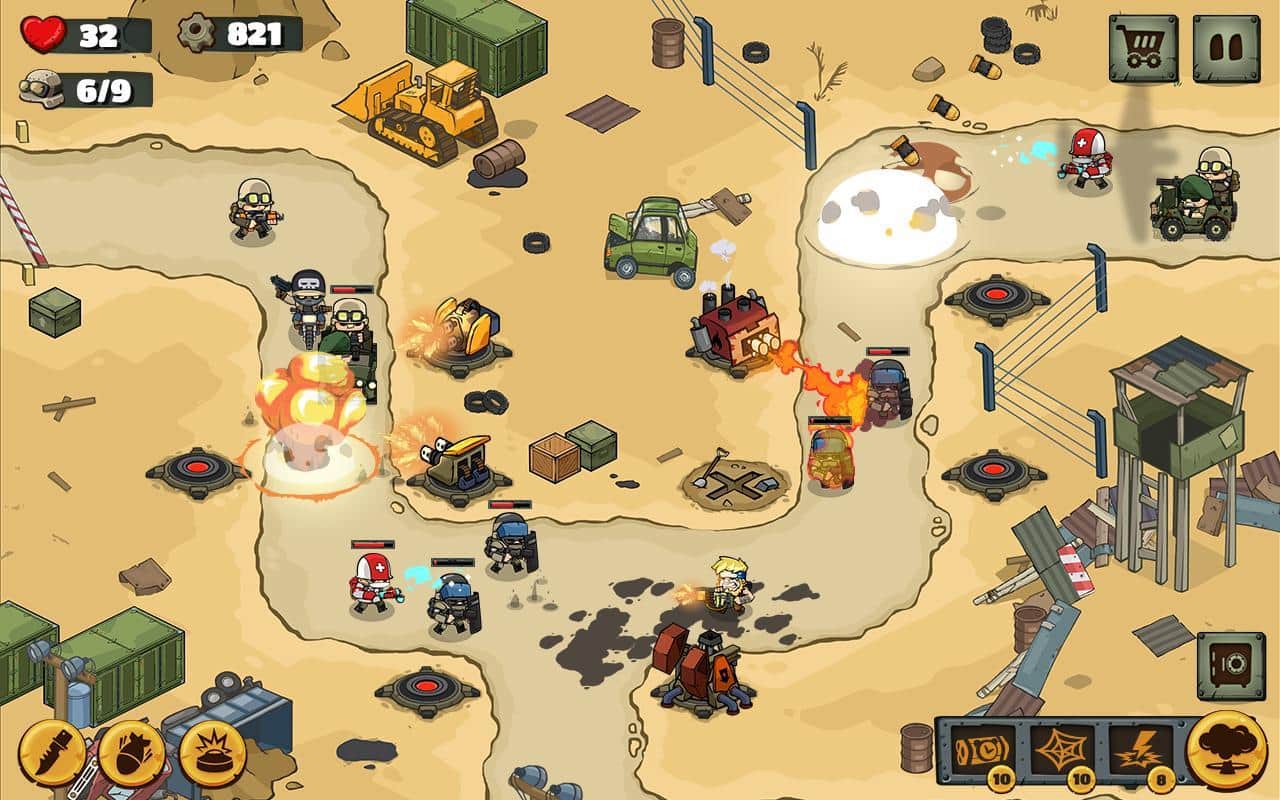Viewport: 1280px width, 800px height.
Task: Choose the time bomb power-up
Action: [981, 750]
